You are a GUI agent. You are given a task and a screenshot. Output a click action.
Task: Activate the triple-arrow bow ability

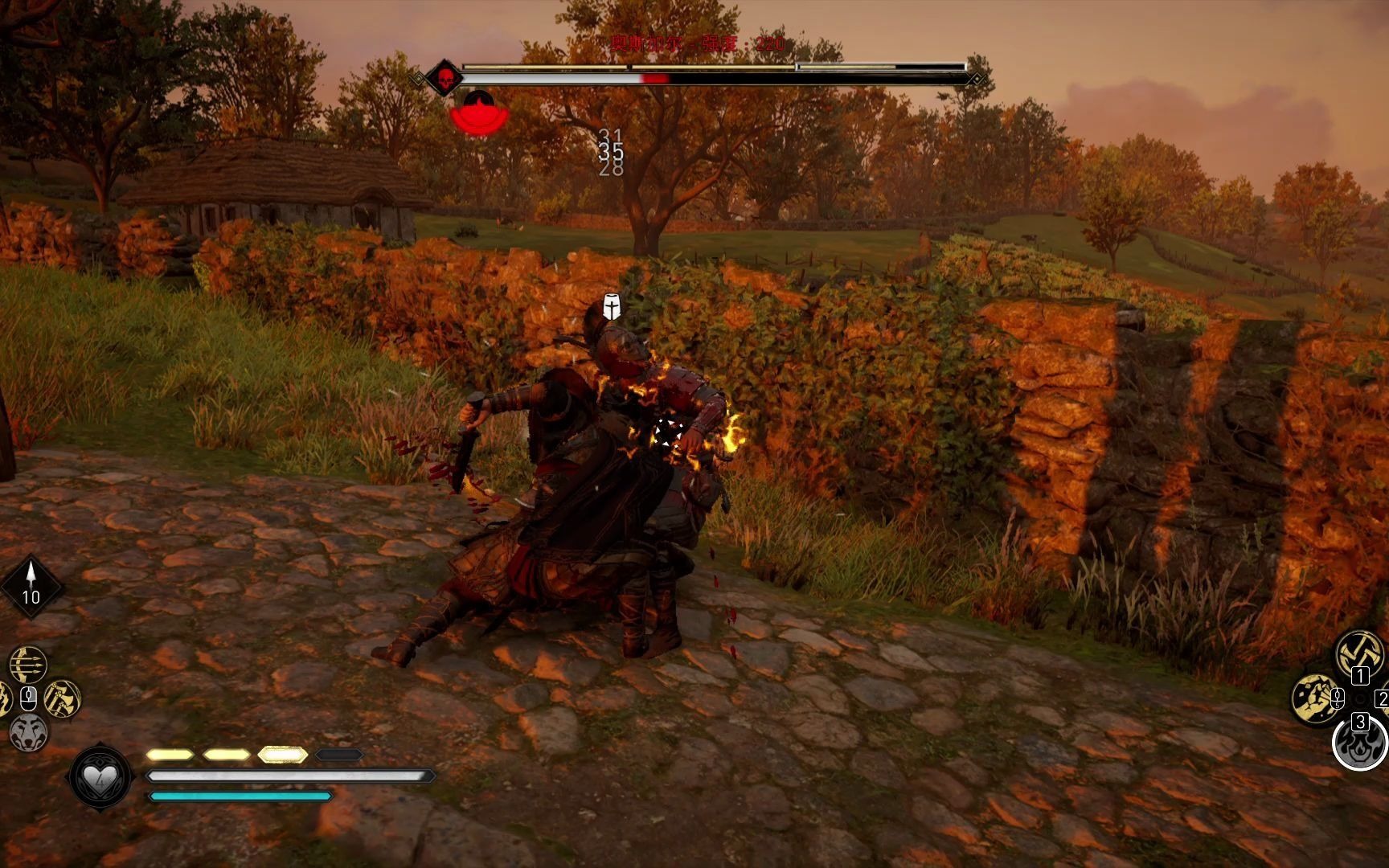click(x=28, y=665)
